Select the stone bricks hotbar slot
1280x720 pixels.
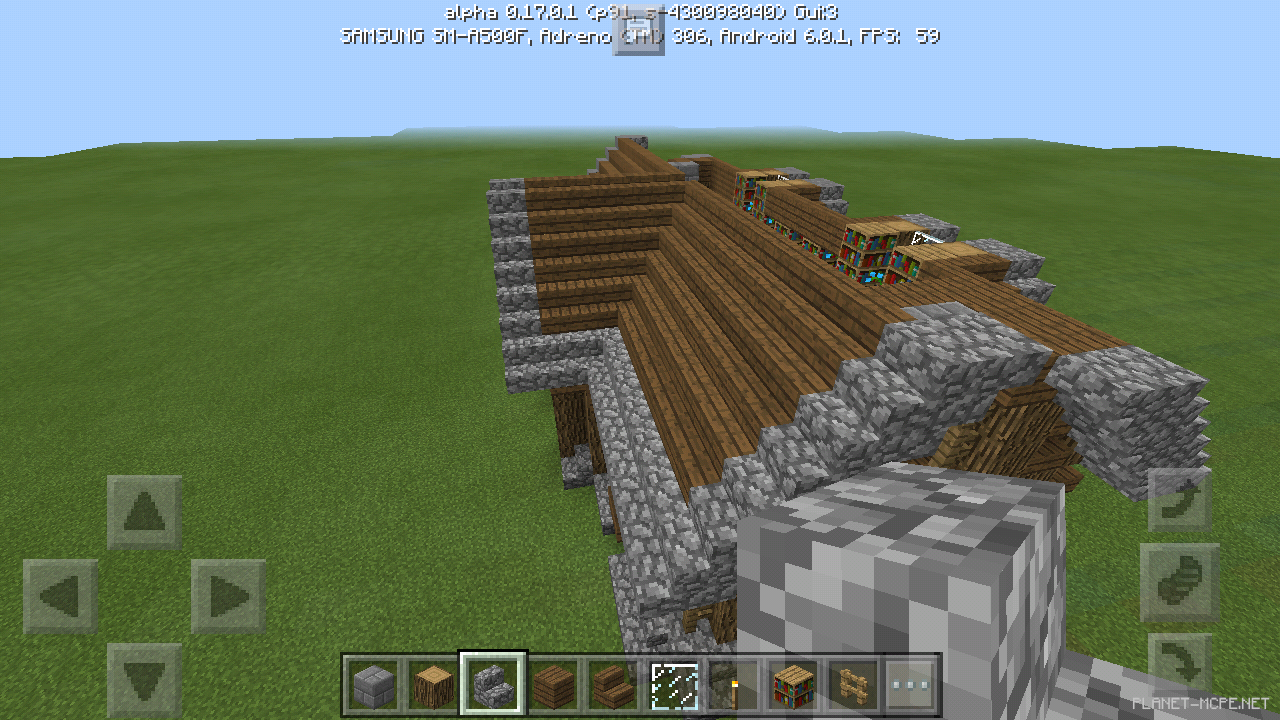373,685
